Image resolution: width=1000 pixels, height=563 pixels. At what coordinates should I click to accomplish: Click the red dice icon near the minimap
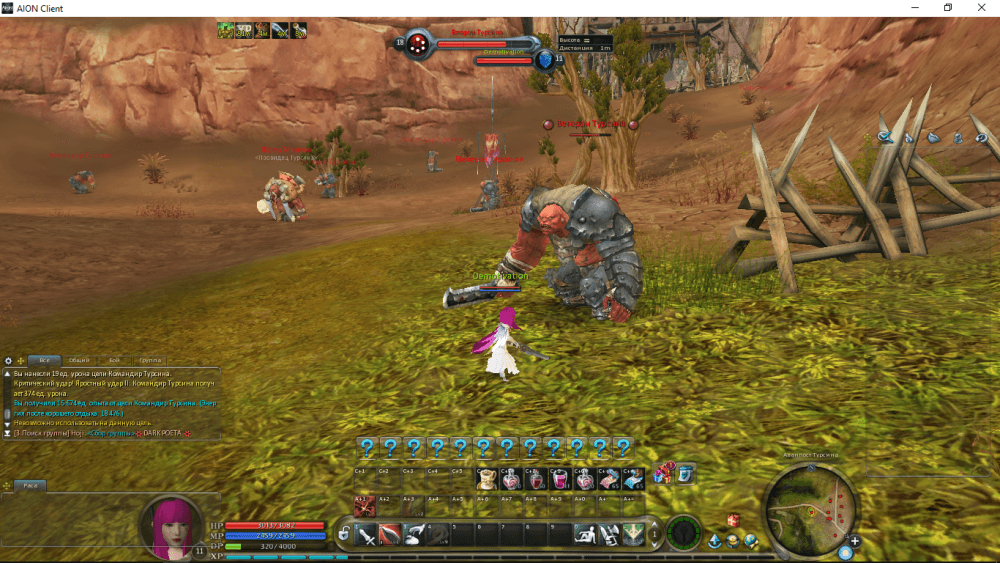click(732, 520)
